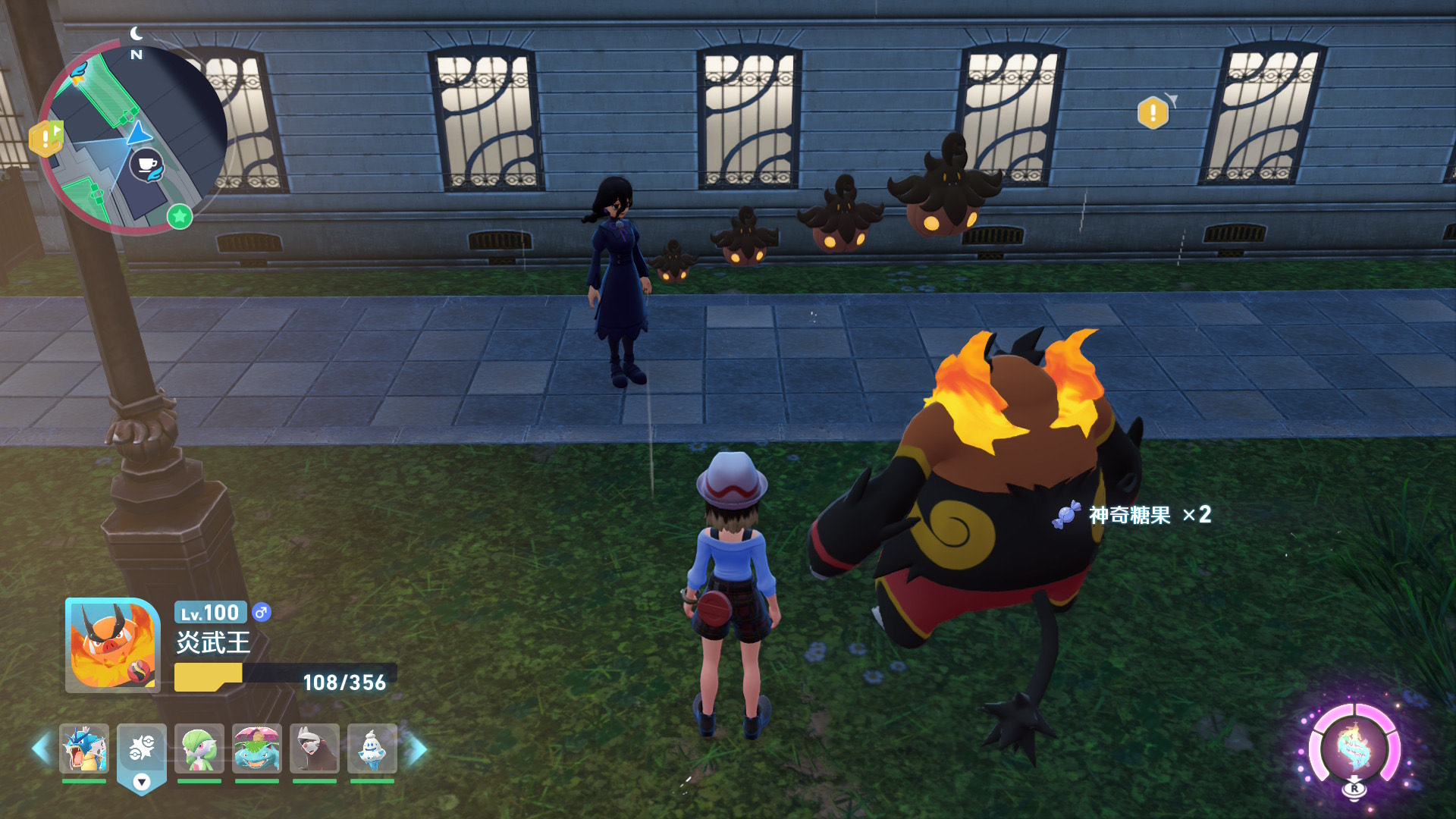This screenshot has width=1456, height=819.
Task: Open the circular minimap
Action: click(x=133, y=139)
